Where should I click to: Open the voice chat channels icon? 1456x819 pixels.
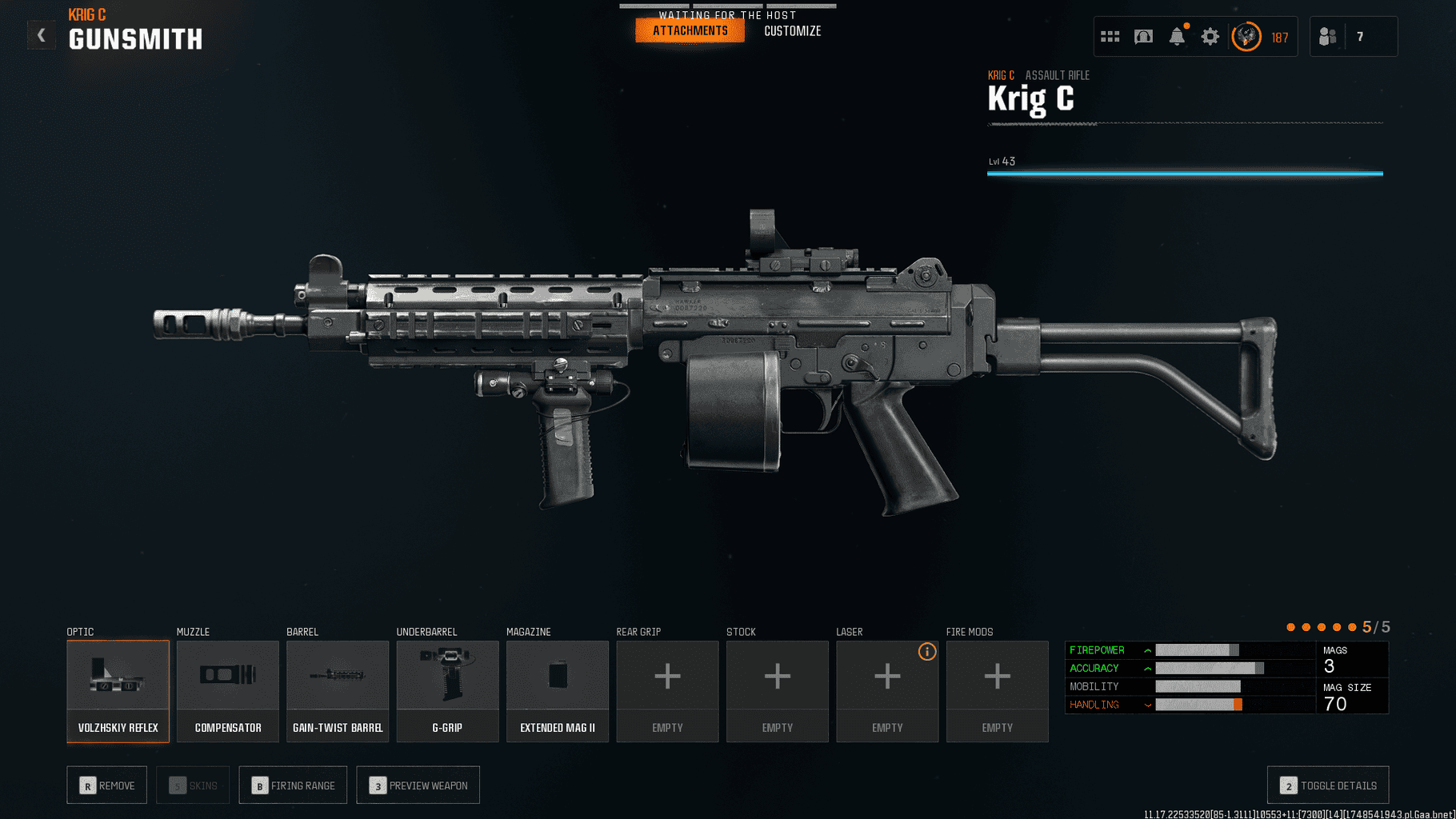1143,35
